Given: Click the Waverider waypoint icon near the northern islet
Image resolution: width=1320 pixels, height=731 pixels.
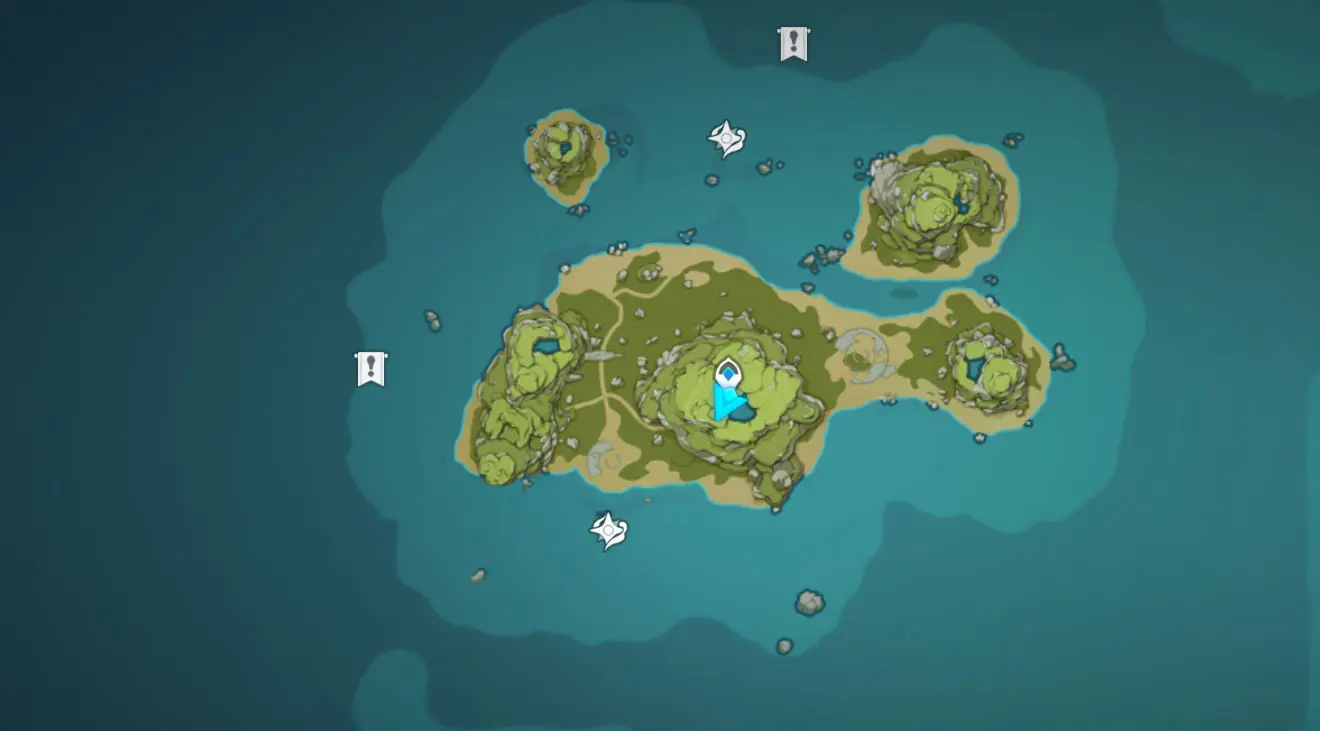Looking at the screenshot, I should (x=724, y=136).
